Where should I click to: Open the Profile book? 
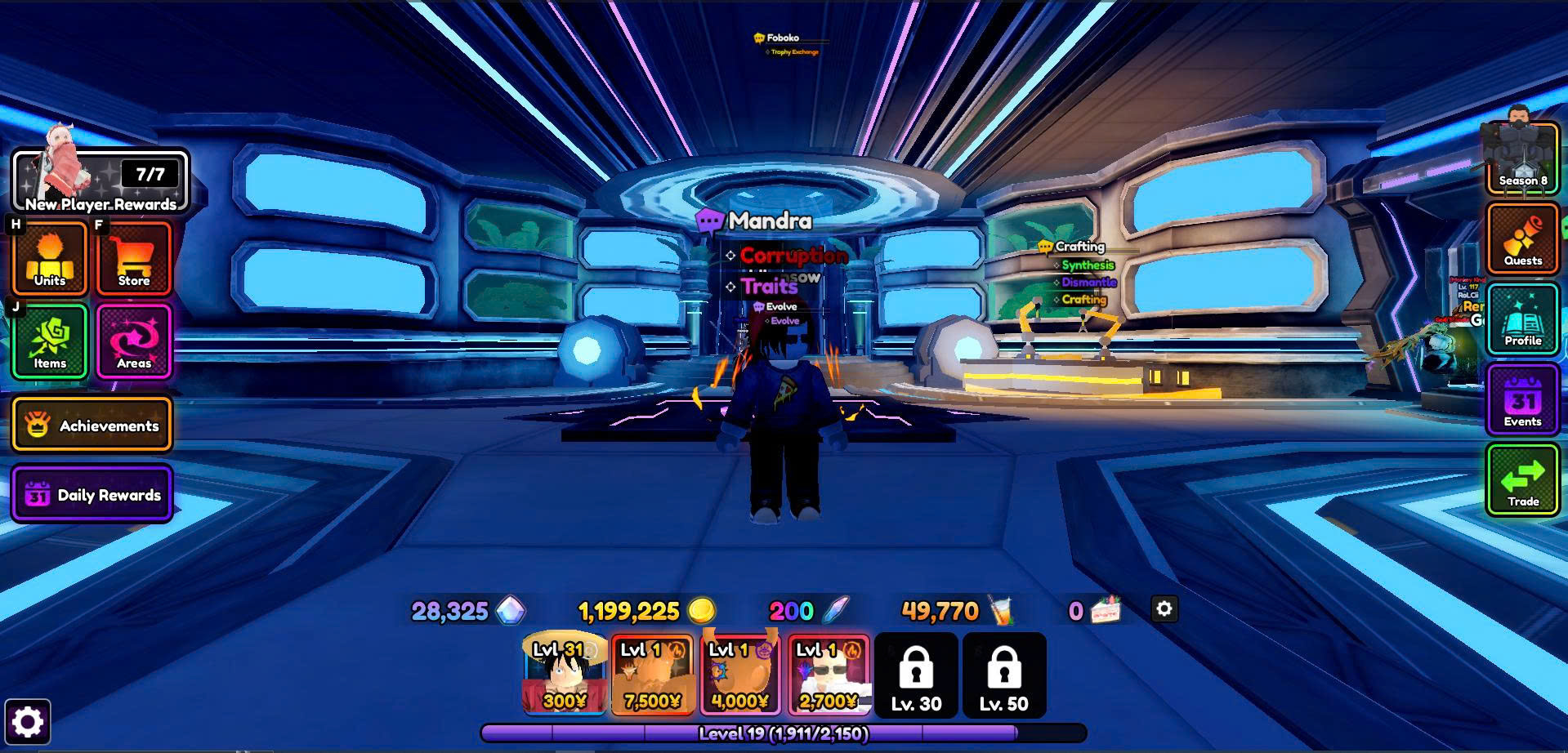click(1522, 319)
